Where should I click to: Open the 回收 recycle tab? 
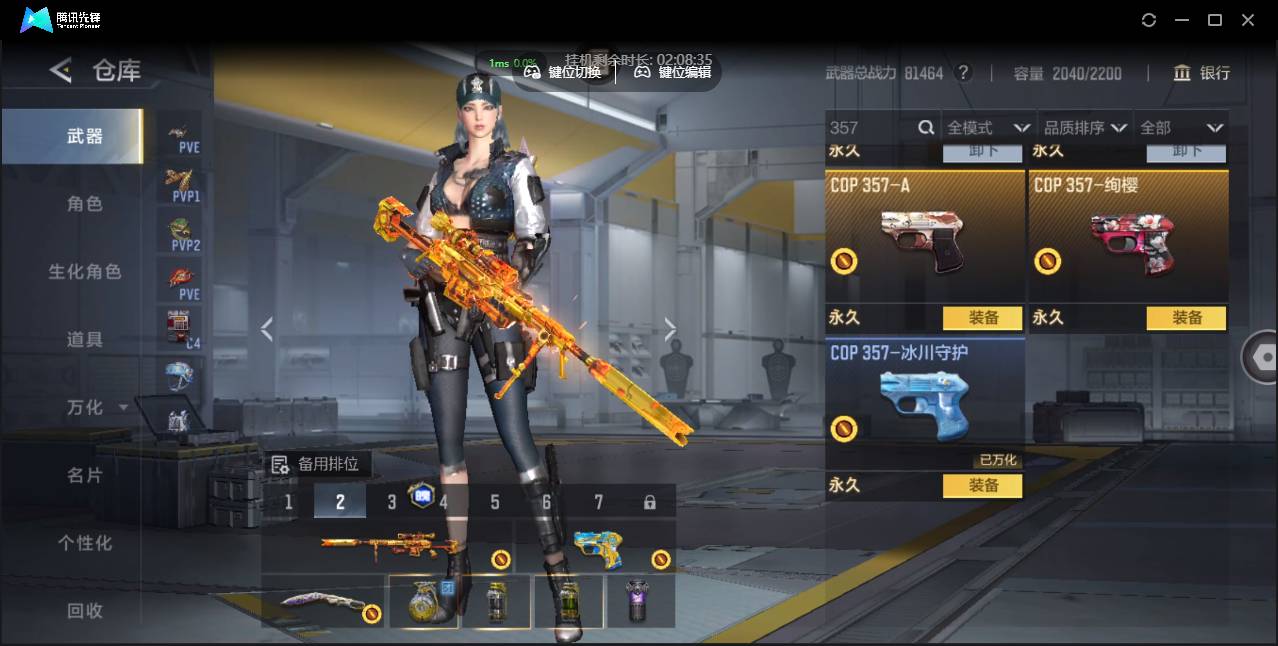(85, 610)
